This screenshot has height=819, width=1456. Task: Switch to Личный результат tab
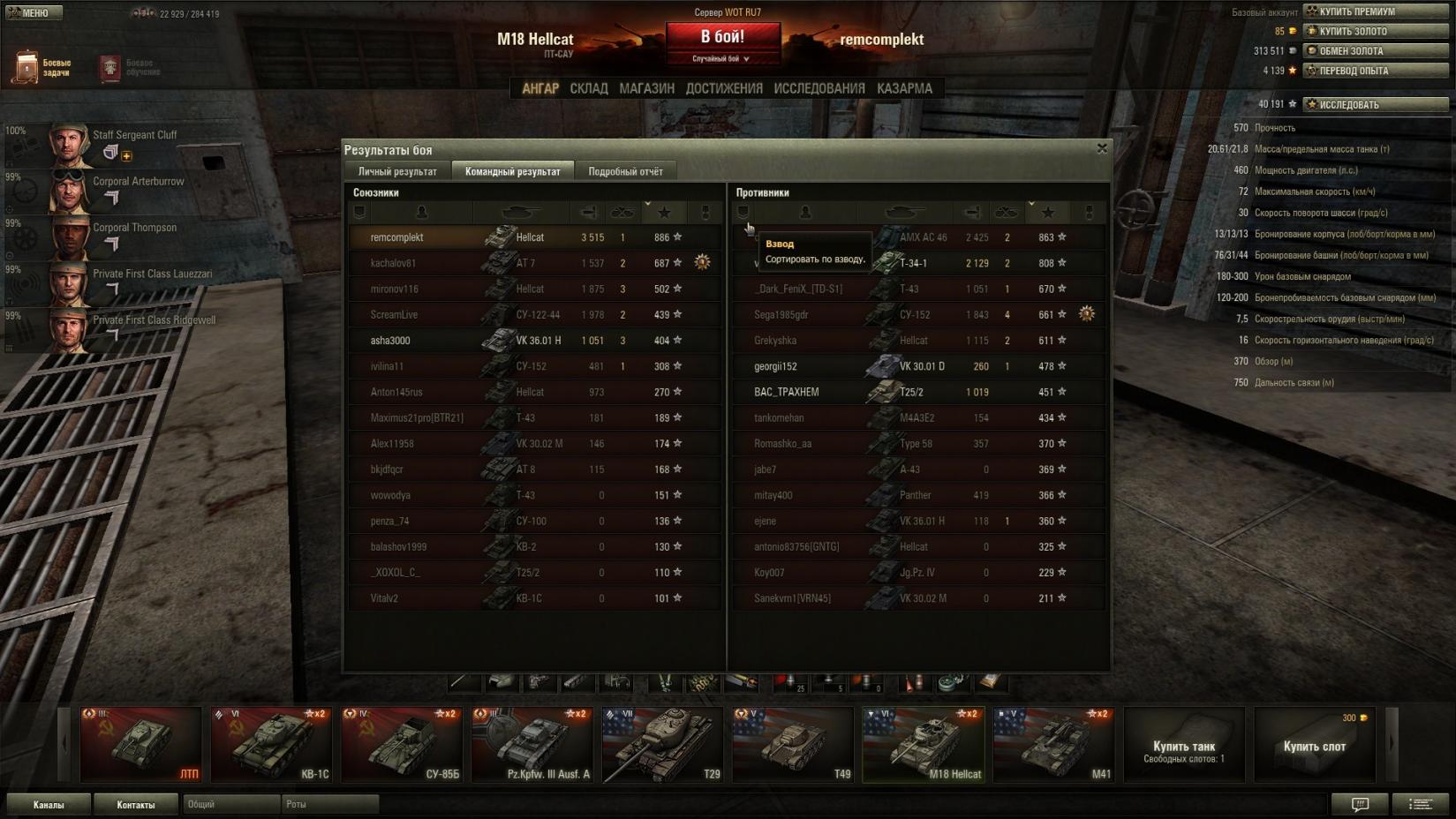(397, 171)
